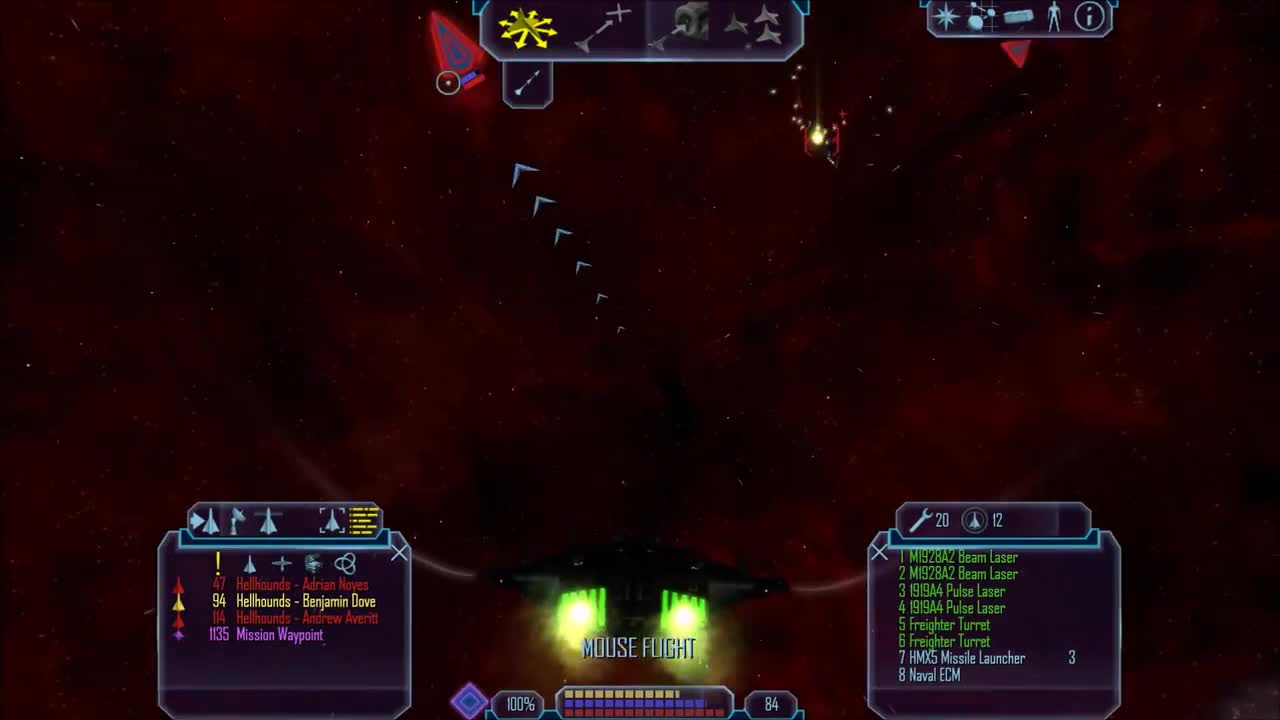Toggle the ship filter icon above contact list
The height and width of the screenshot is (720, 1280).
coord(250,562)
